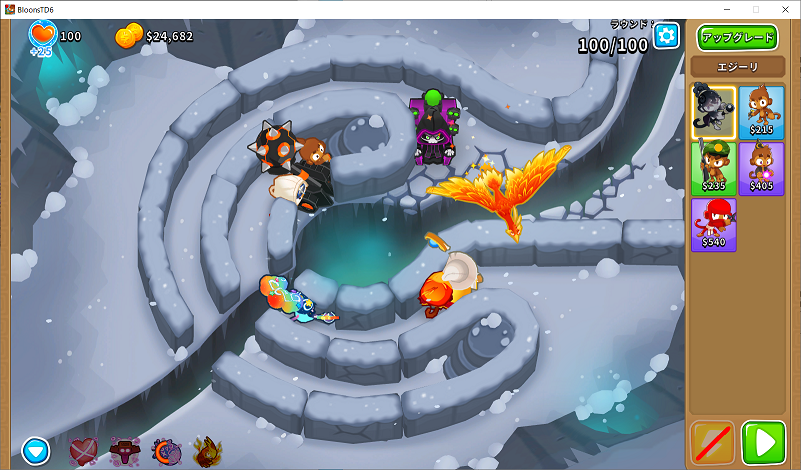Click the crossed-out lightning powers button
This screenshot has height=470, width=801.
click(x=712, y=443)
